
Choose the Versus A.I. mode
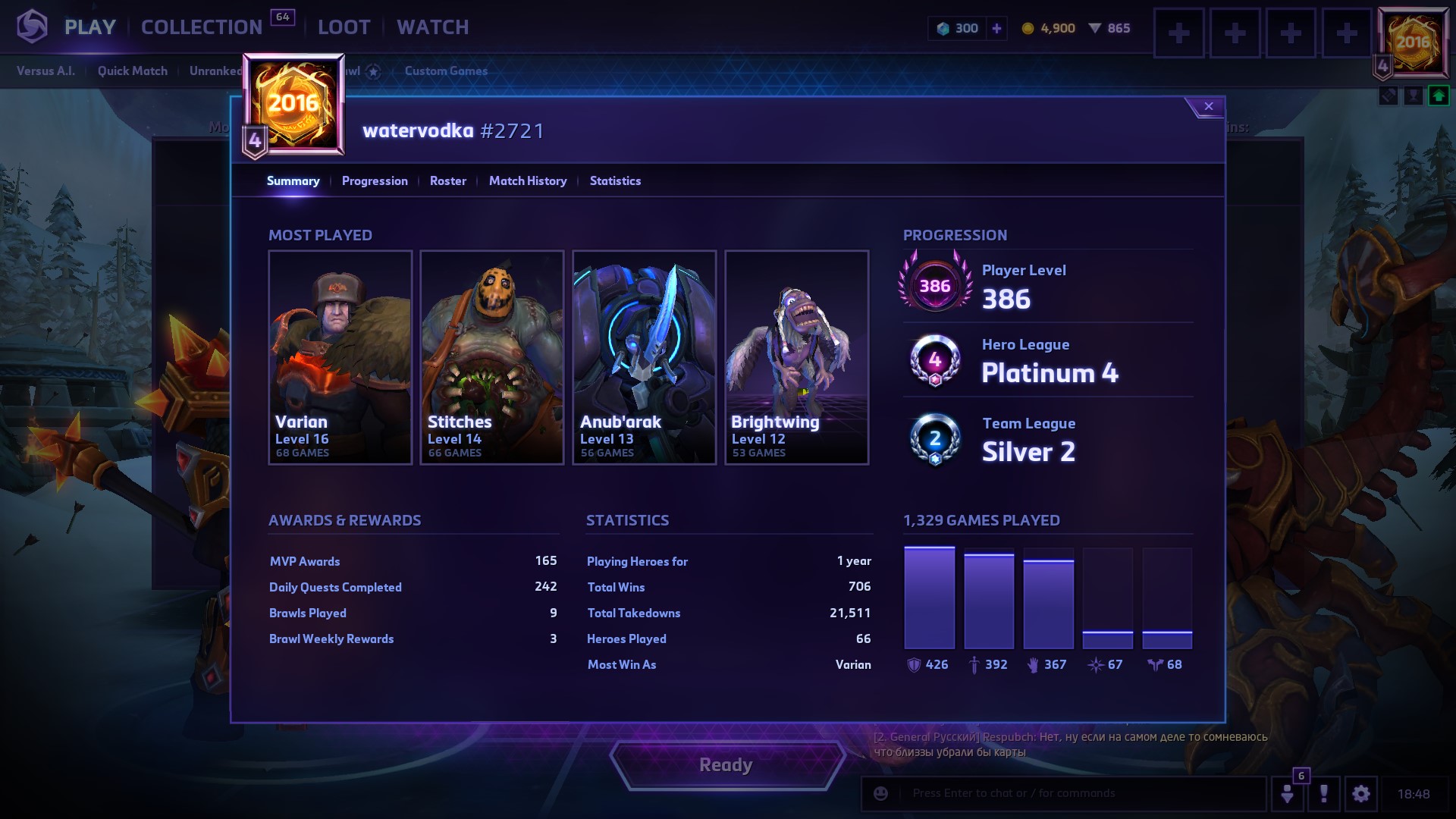pos(45,71)
